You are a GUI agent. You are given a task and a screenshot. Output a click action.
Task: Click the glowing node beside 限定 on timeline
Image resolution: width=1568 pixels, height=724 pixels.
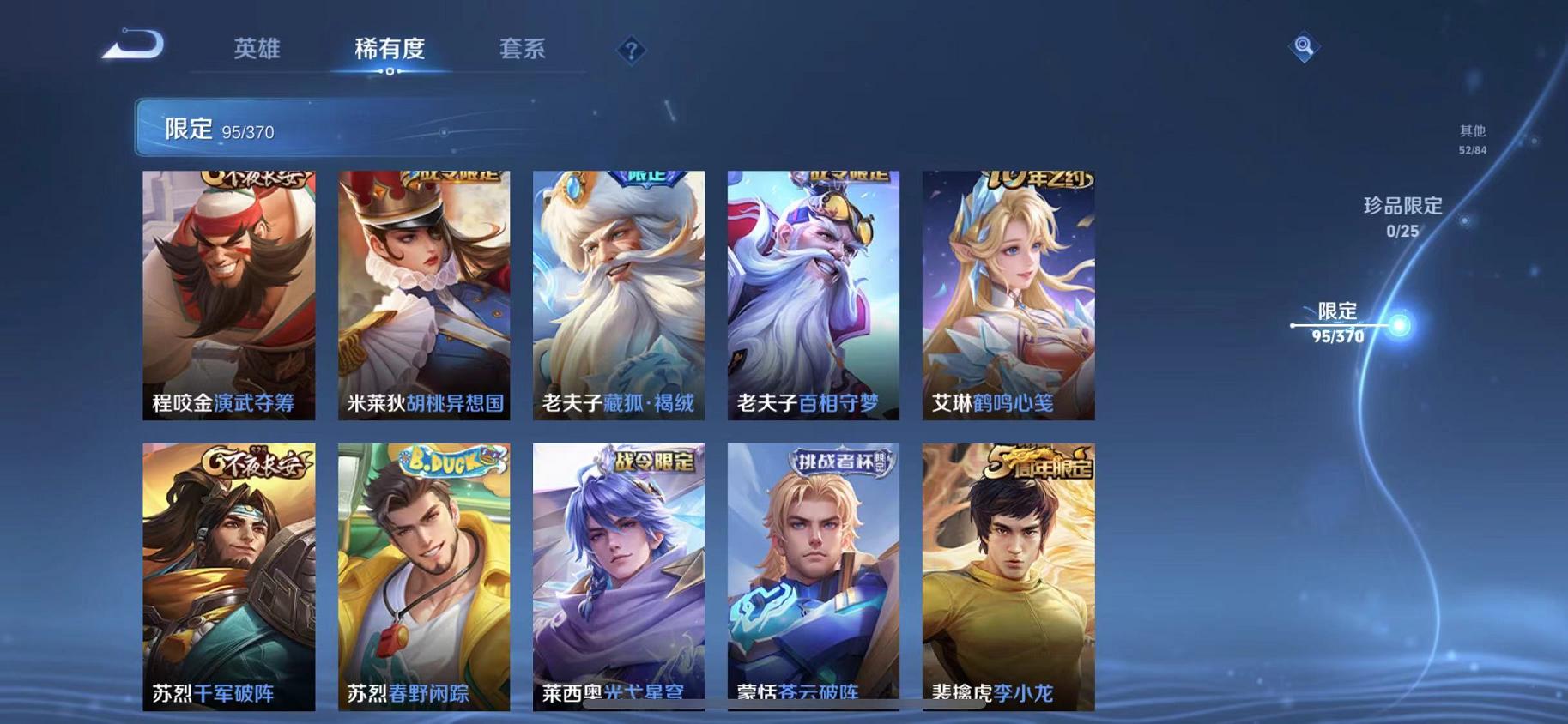[x=1402, y=324]
